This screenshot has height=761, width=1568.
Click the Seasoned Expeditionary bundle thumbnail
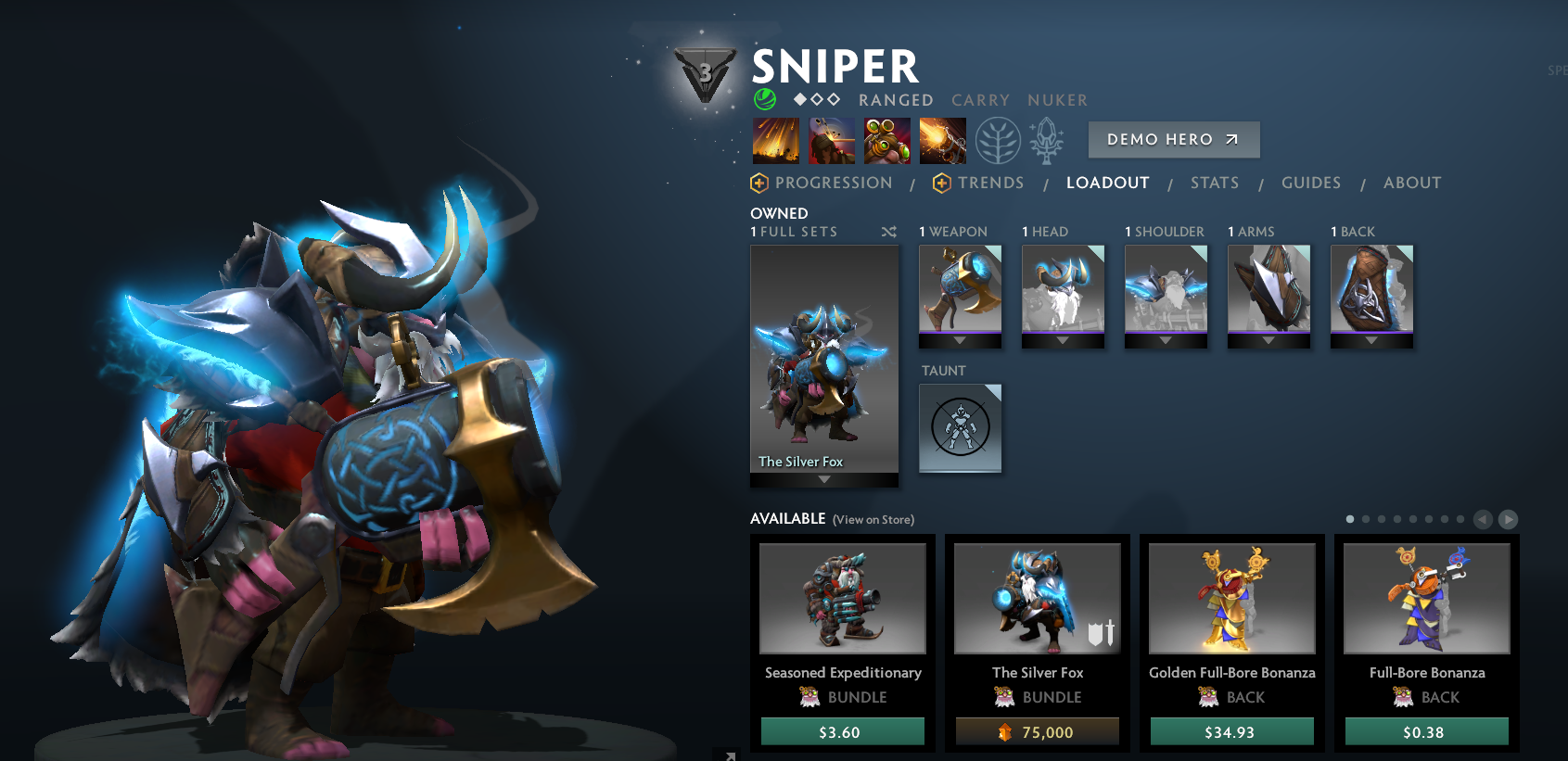(842, 599)
